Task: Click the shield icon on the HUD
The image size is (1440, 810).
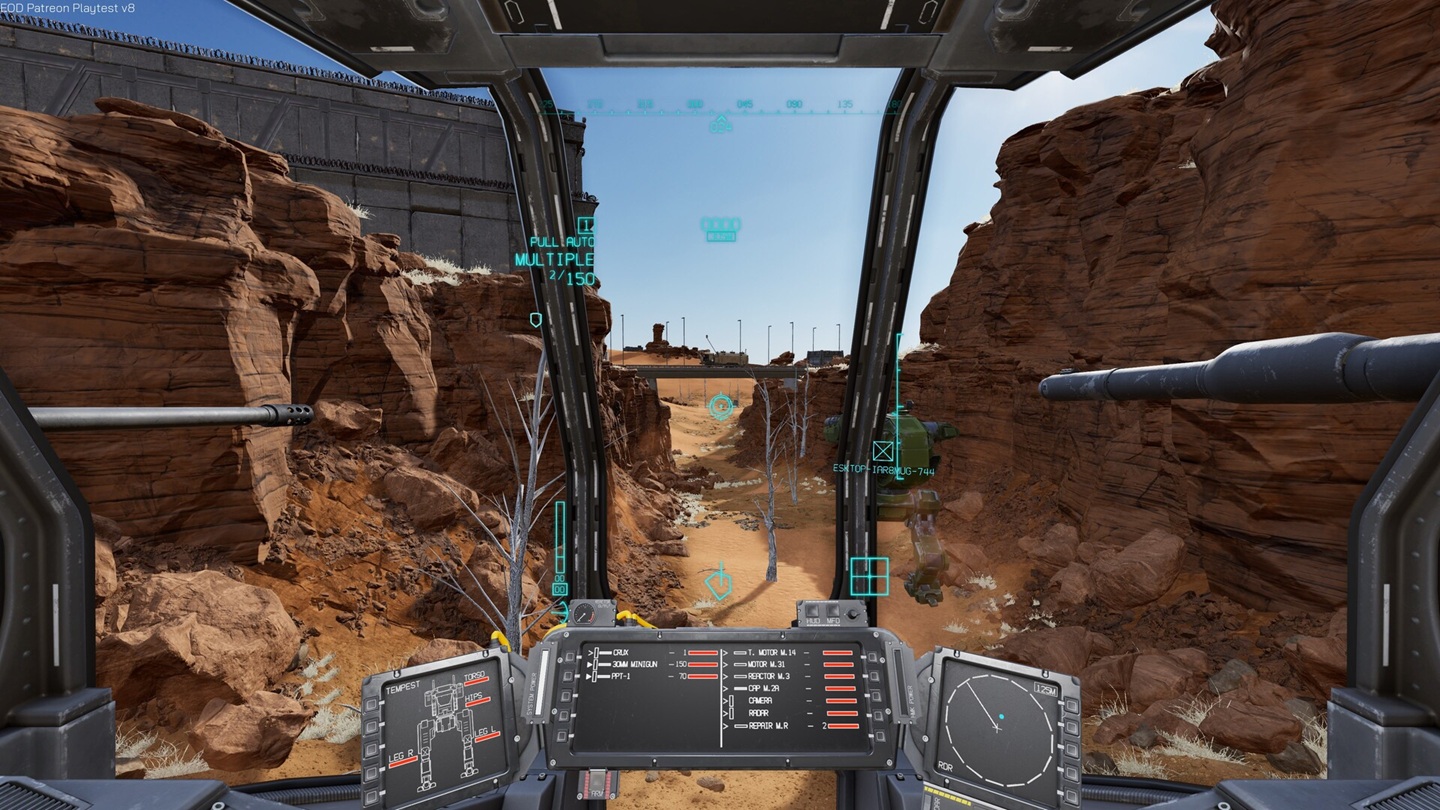Action: point(537,318)
